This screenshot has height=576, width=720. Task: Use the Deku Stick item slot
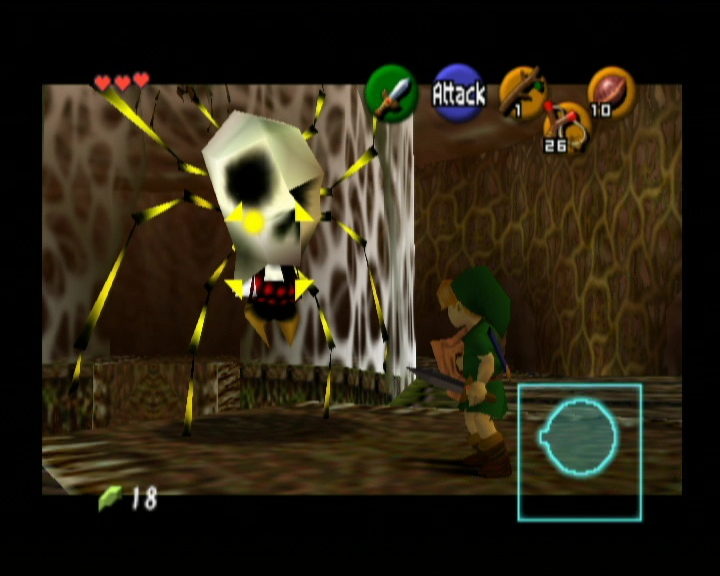point(522,92)
